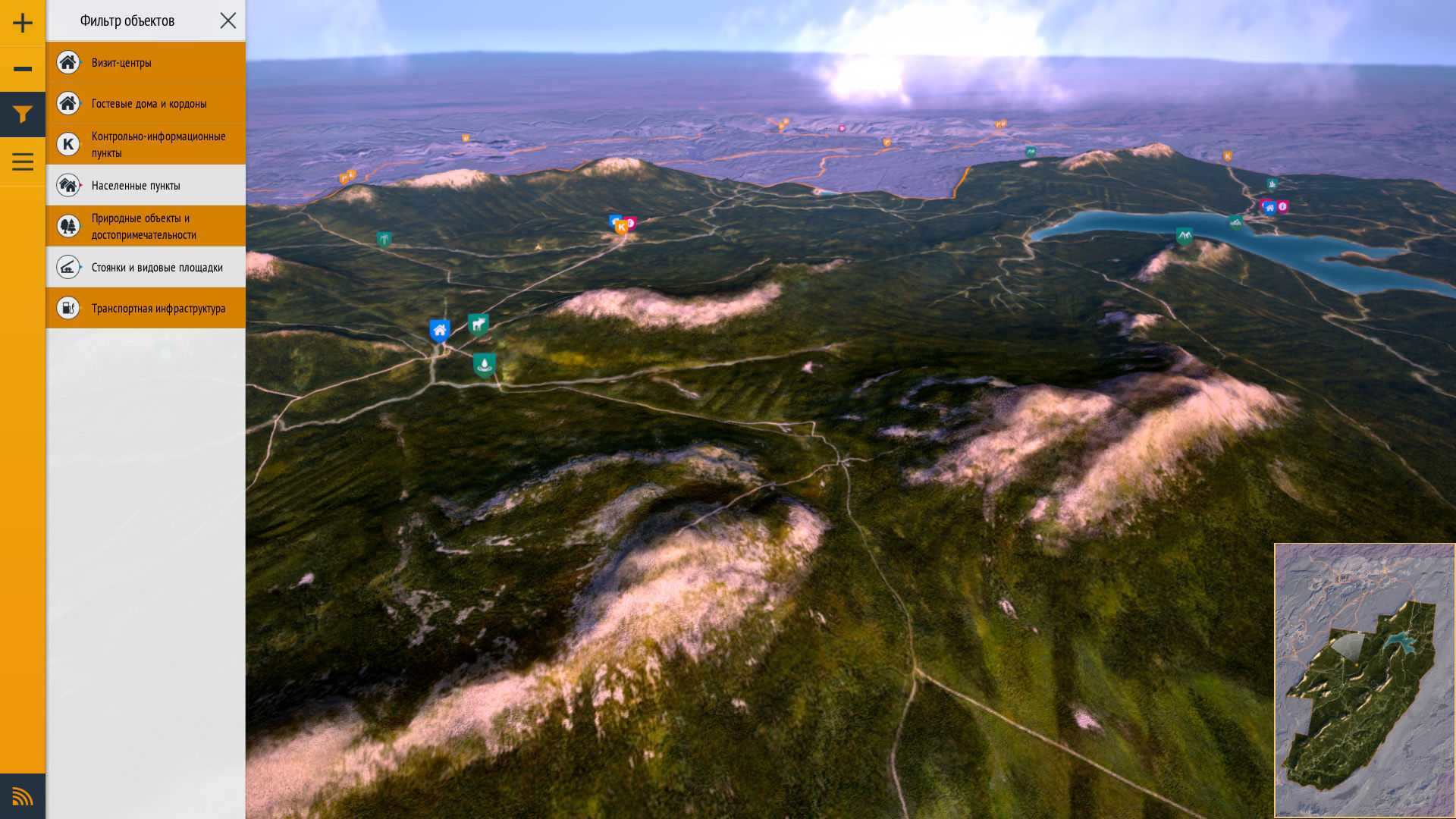Screen dimensions: 1456x819
Task: Close the Фильтр объектов panel
Action: (228, 20)
